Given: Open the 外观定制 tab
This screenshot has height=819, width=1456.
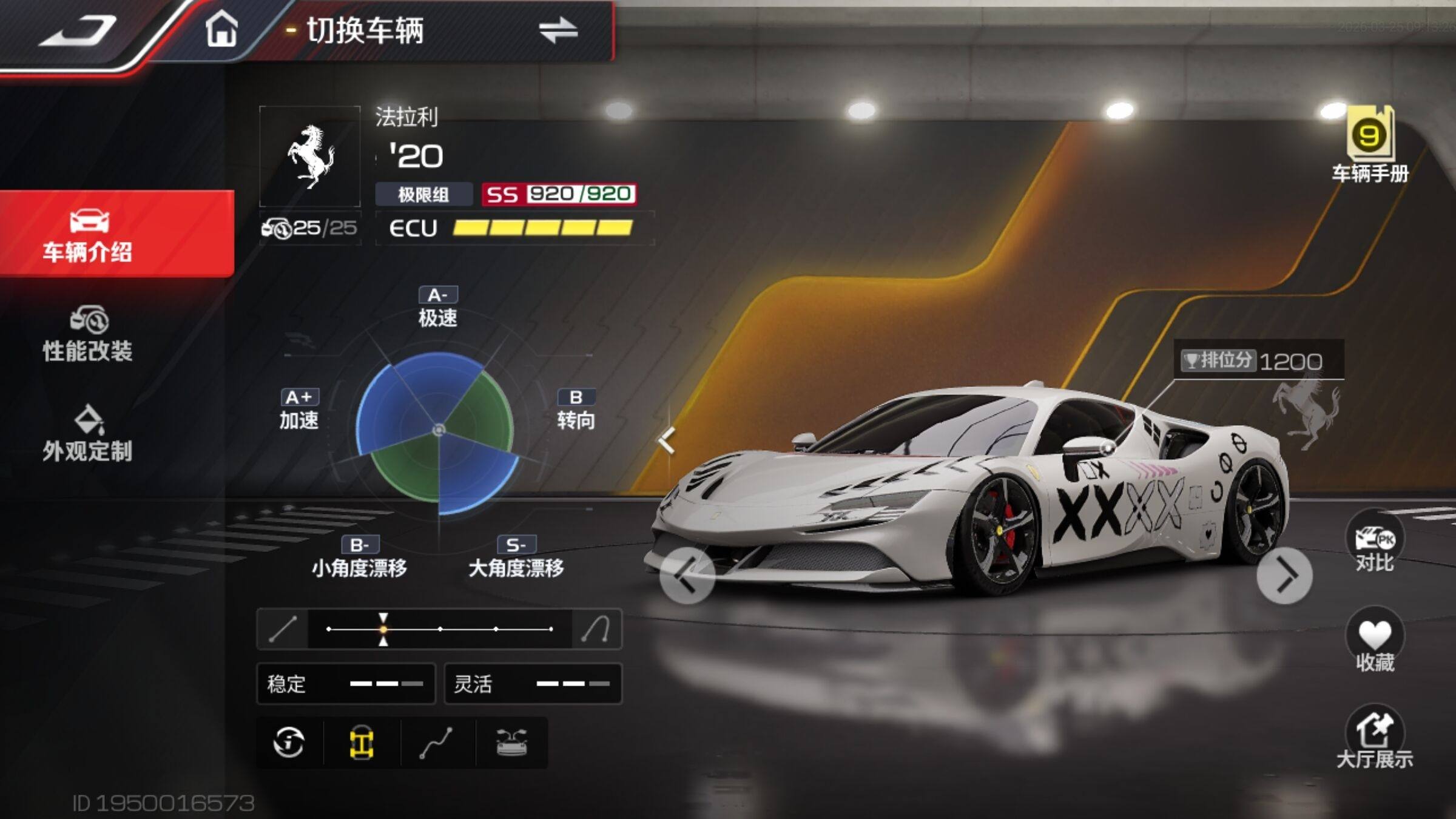Looking at the screenshot, I should tap(88, 434).
